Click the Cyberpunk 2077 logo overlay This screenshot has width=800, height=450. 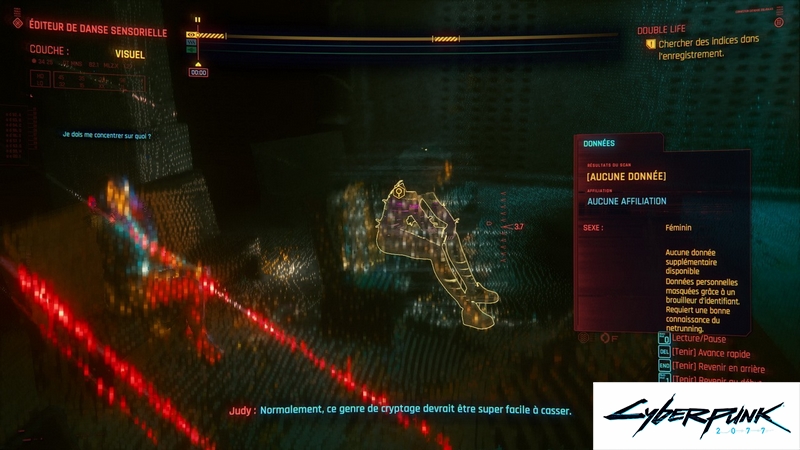(x=695, y=414)
